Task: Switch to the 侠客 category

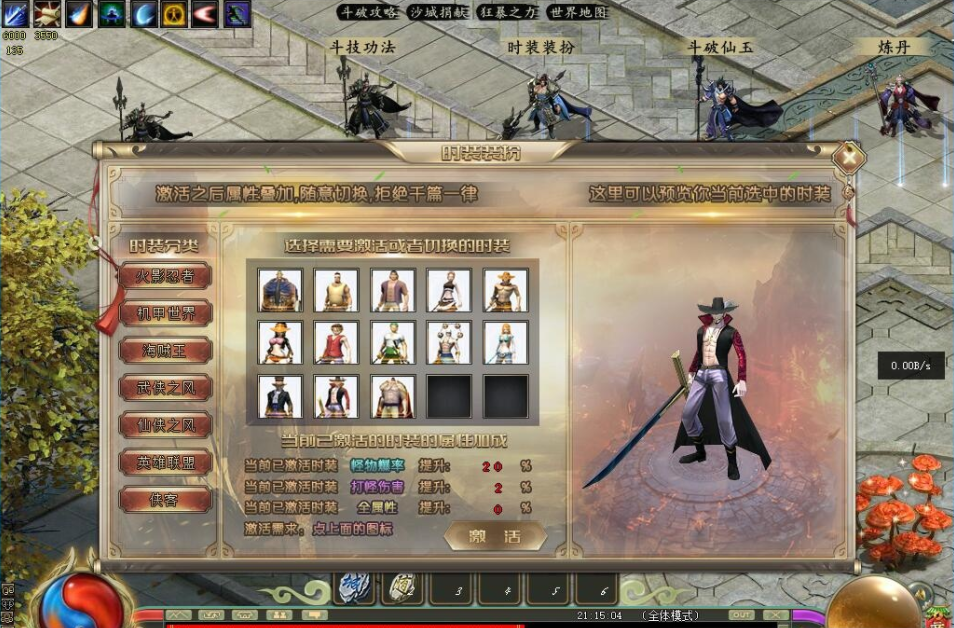Action: (x=165, y=499)
